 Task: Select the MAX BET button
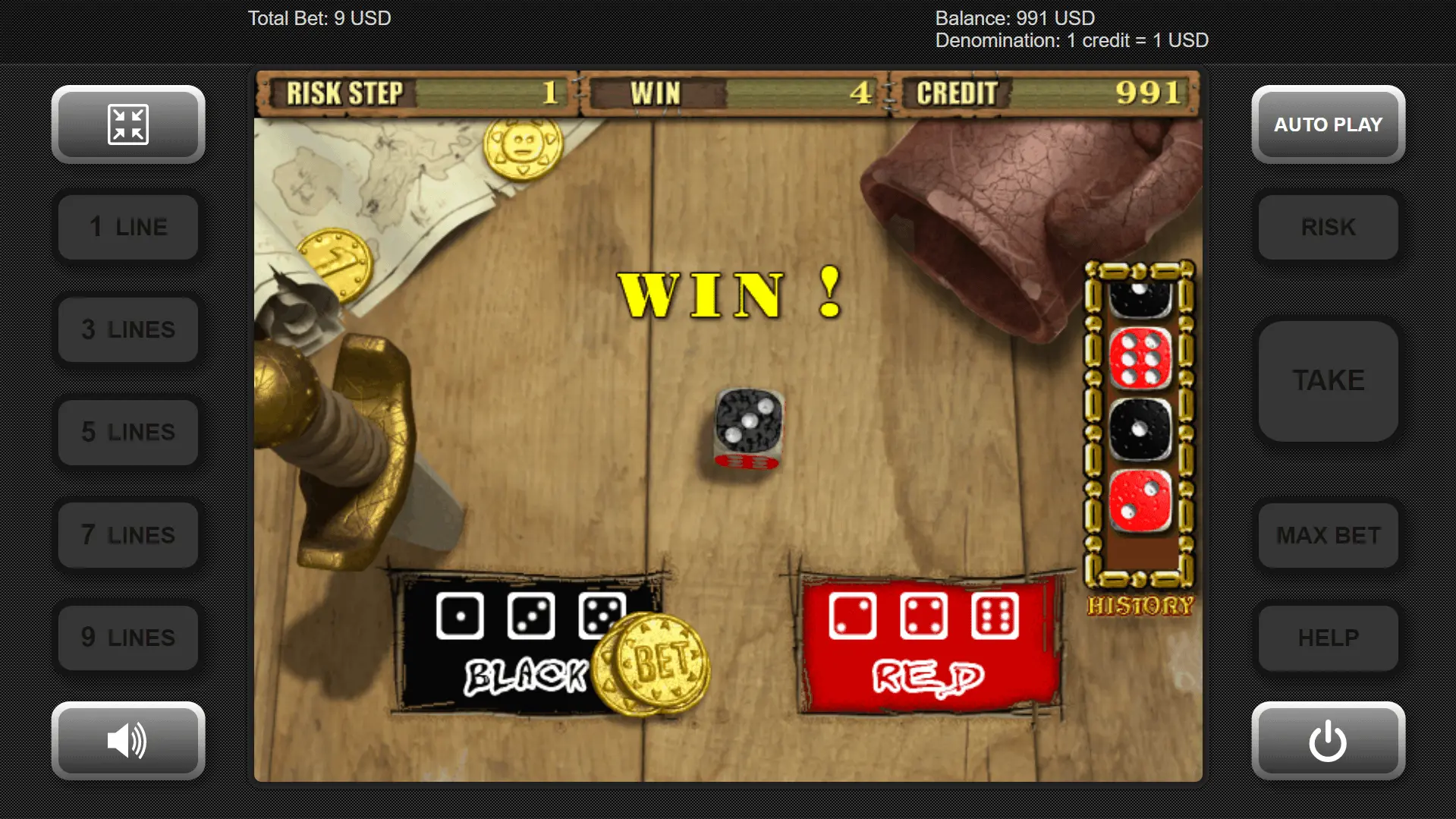(x=1328, y=535)
